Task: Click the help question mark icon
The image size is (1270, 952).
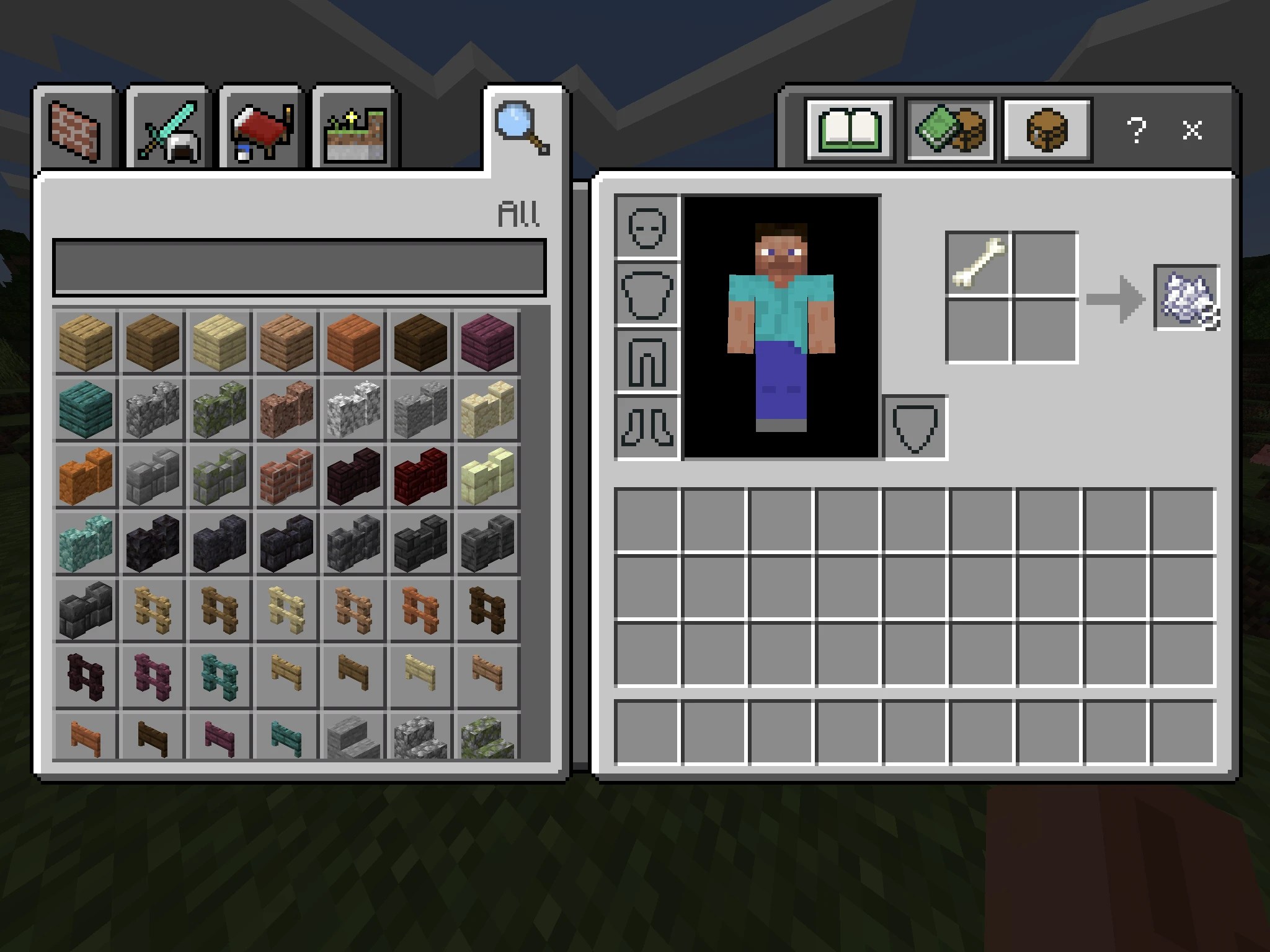Action: point(1137,130)
